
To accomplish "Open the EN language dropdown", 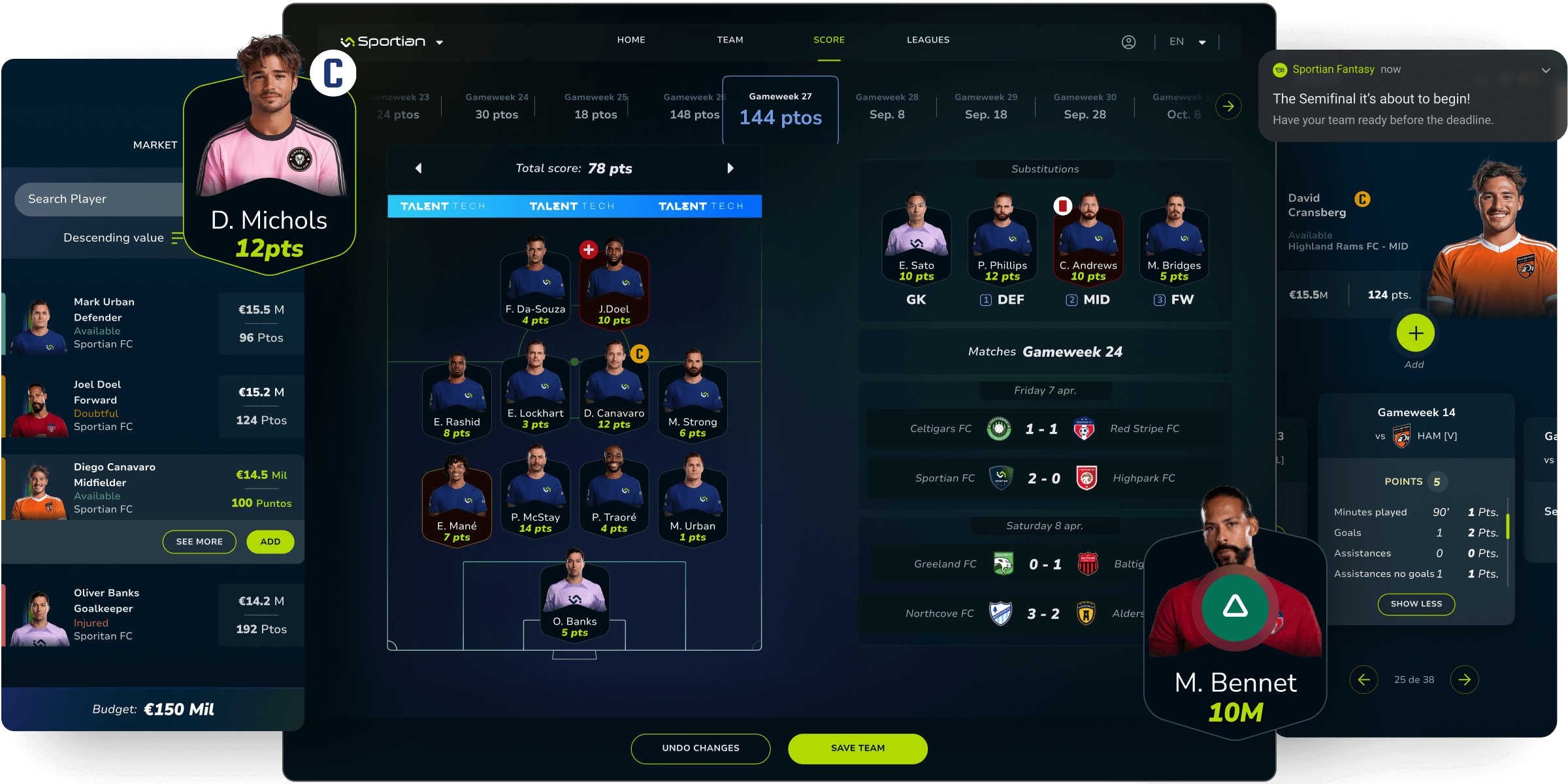I will pyautogui.click(x=1187, y=41).
